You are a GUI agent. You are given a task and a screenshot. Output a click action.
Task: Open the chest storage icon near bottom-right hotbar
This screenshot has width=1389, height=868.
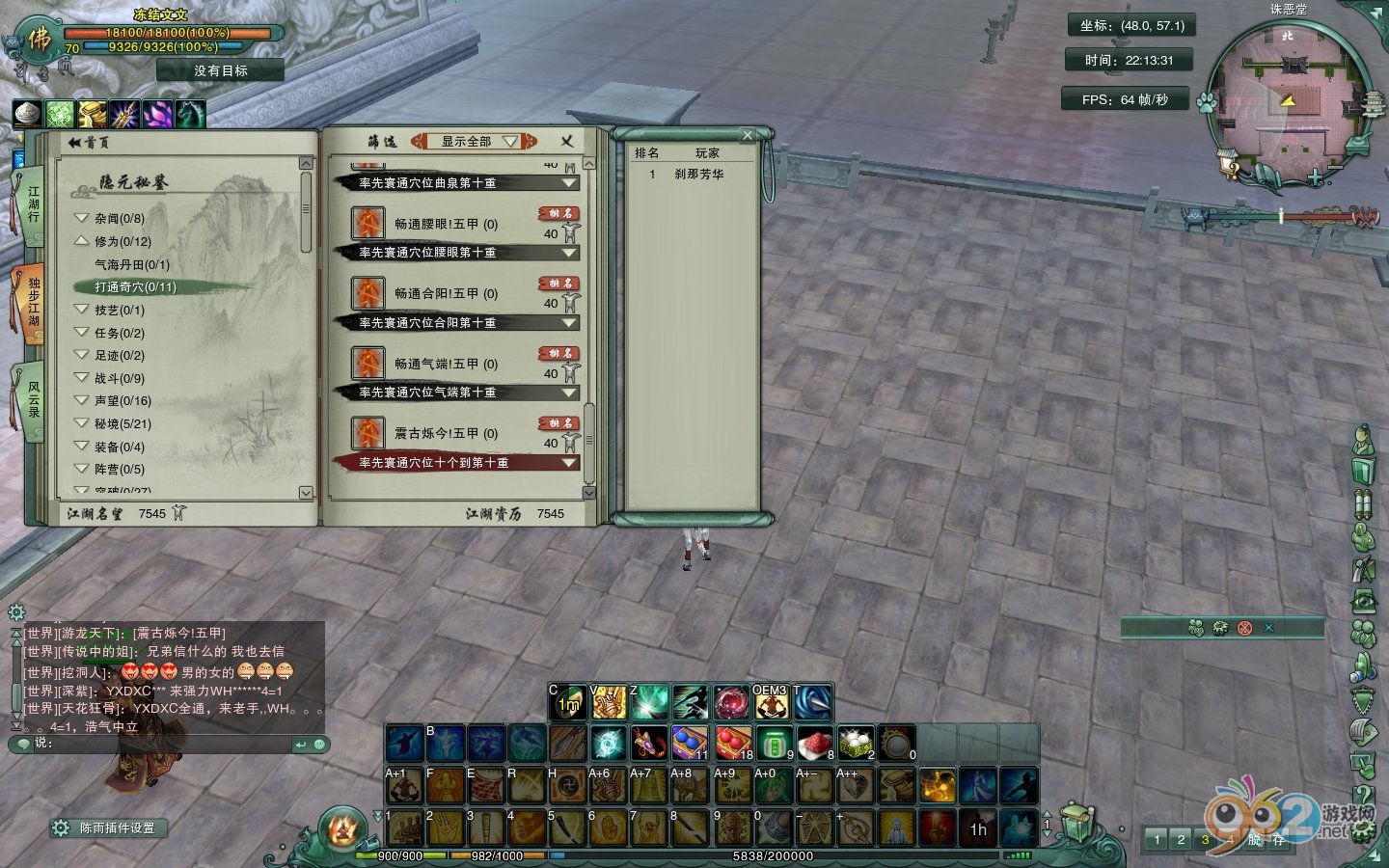(x=1076, y=823)
